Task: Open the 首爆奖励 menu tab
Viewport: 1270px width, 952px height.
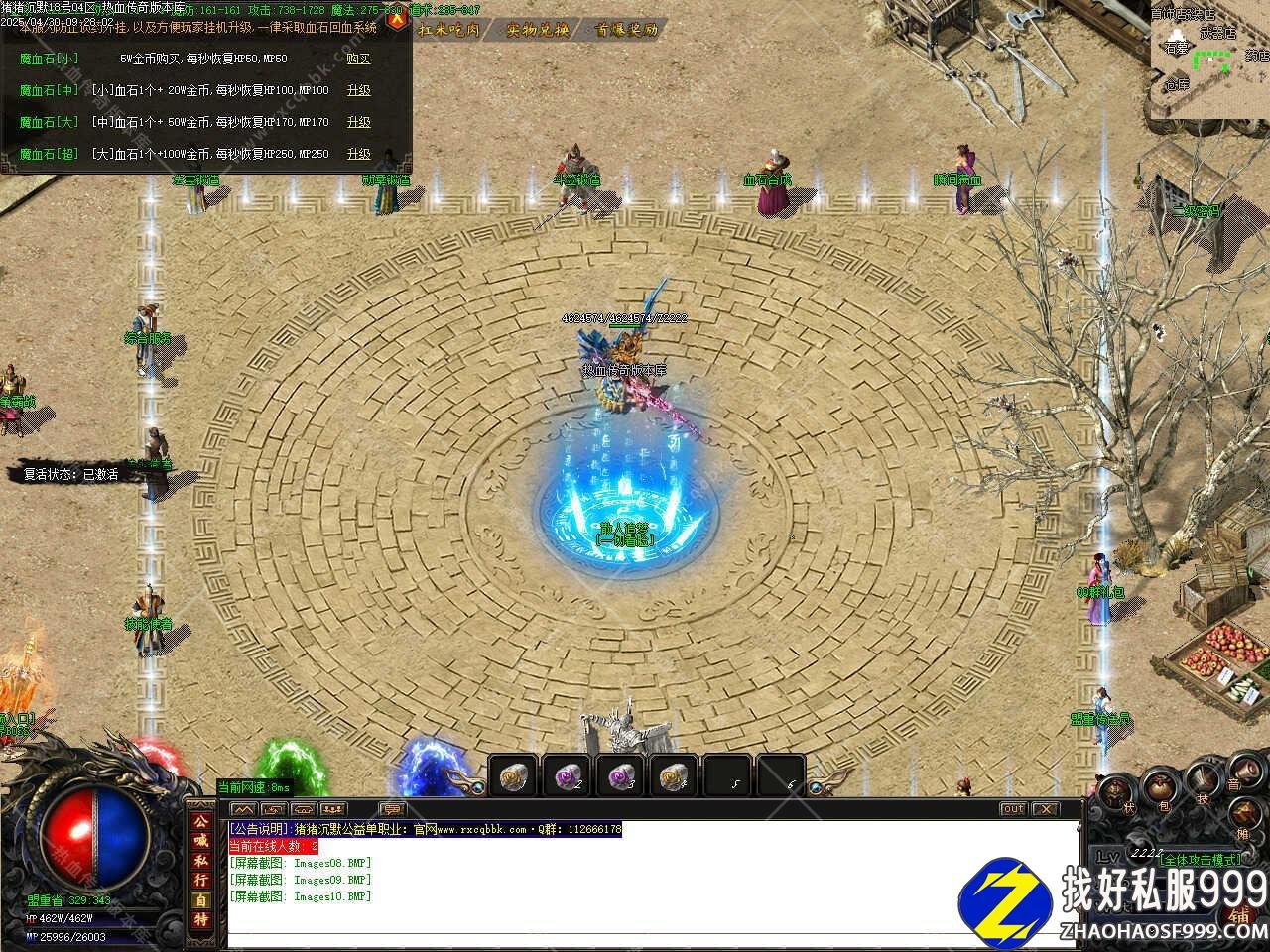Action: click(x=627, y=30)
